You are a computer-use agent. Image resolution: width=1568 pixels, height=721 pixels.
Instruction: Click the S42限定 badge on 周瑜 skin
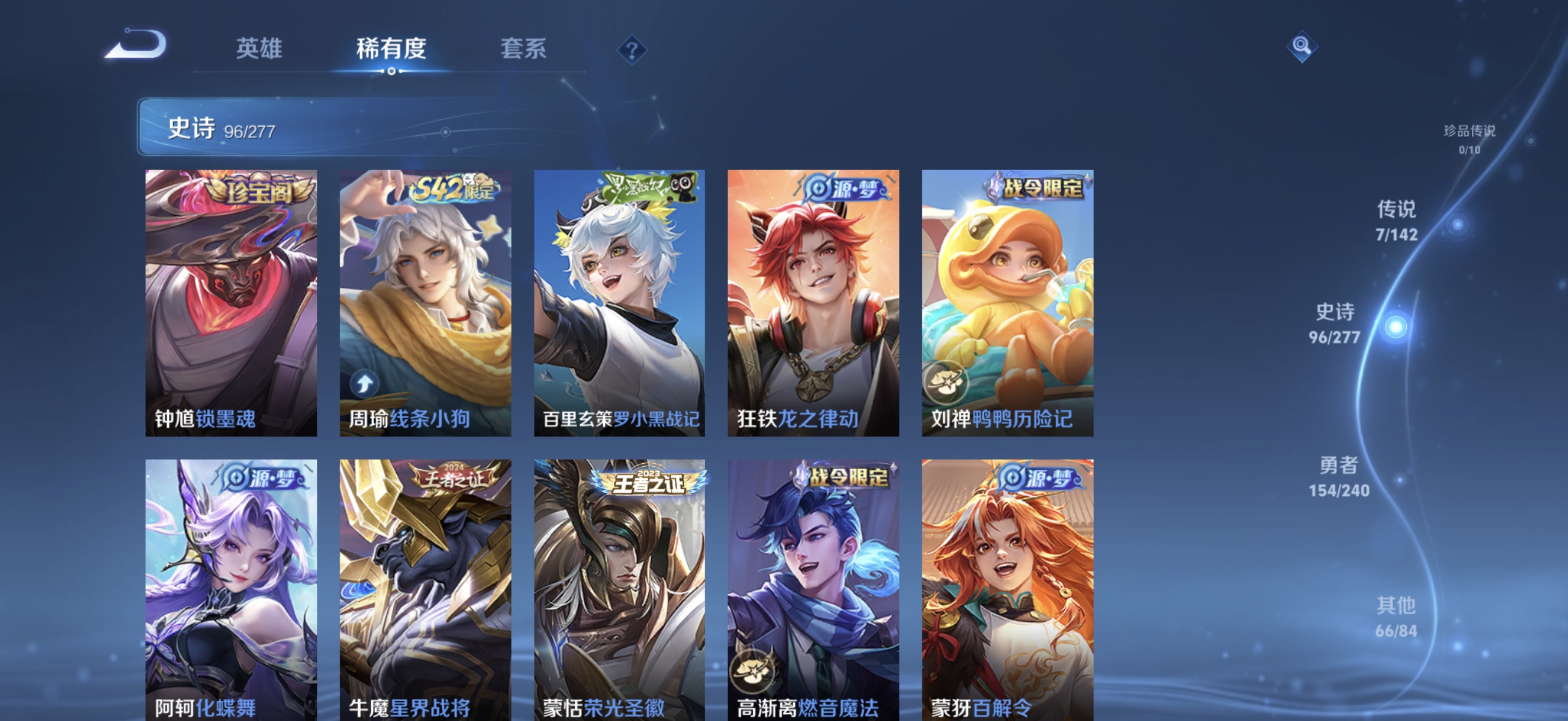click(455, 190)
